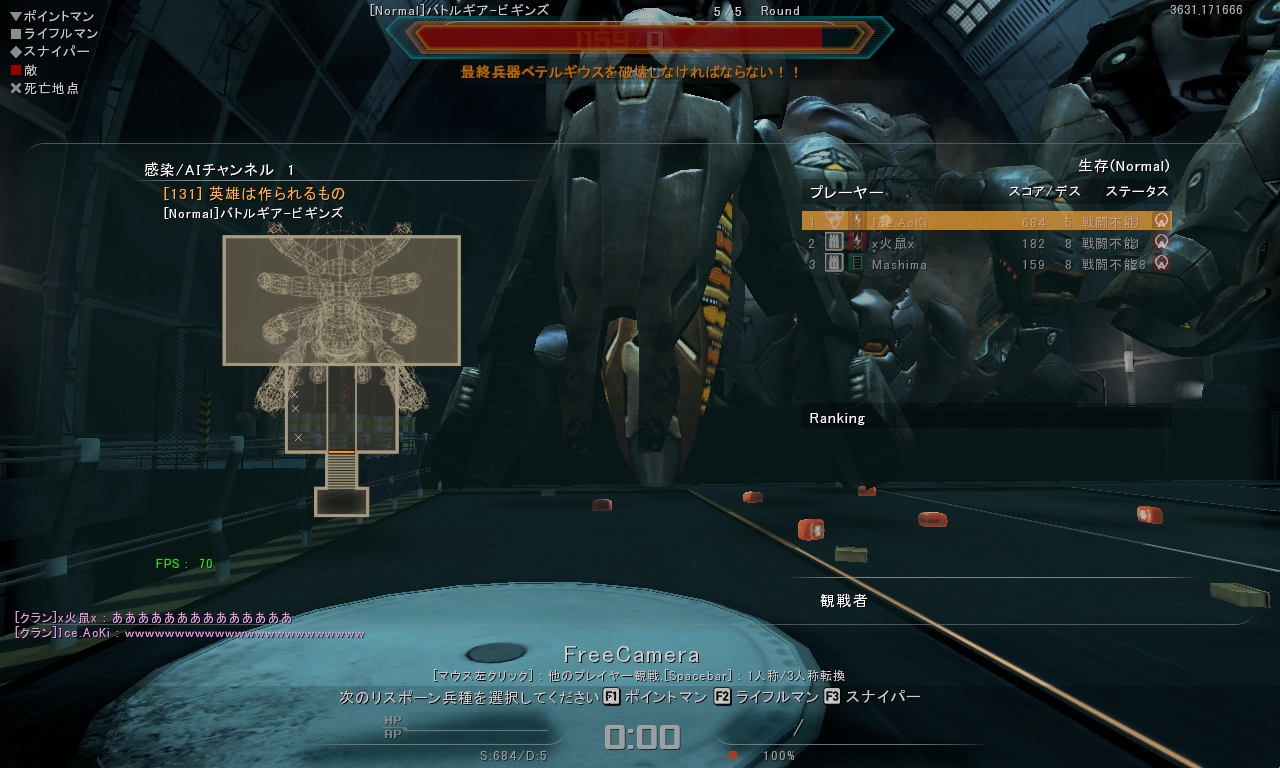This screenshot has height=768, width=1280.
Task: Select player x火鼠x in the scoreboard
Action: coord(985,243)
